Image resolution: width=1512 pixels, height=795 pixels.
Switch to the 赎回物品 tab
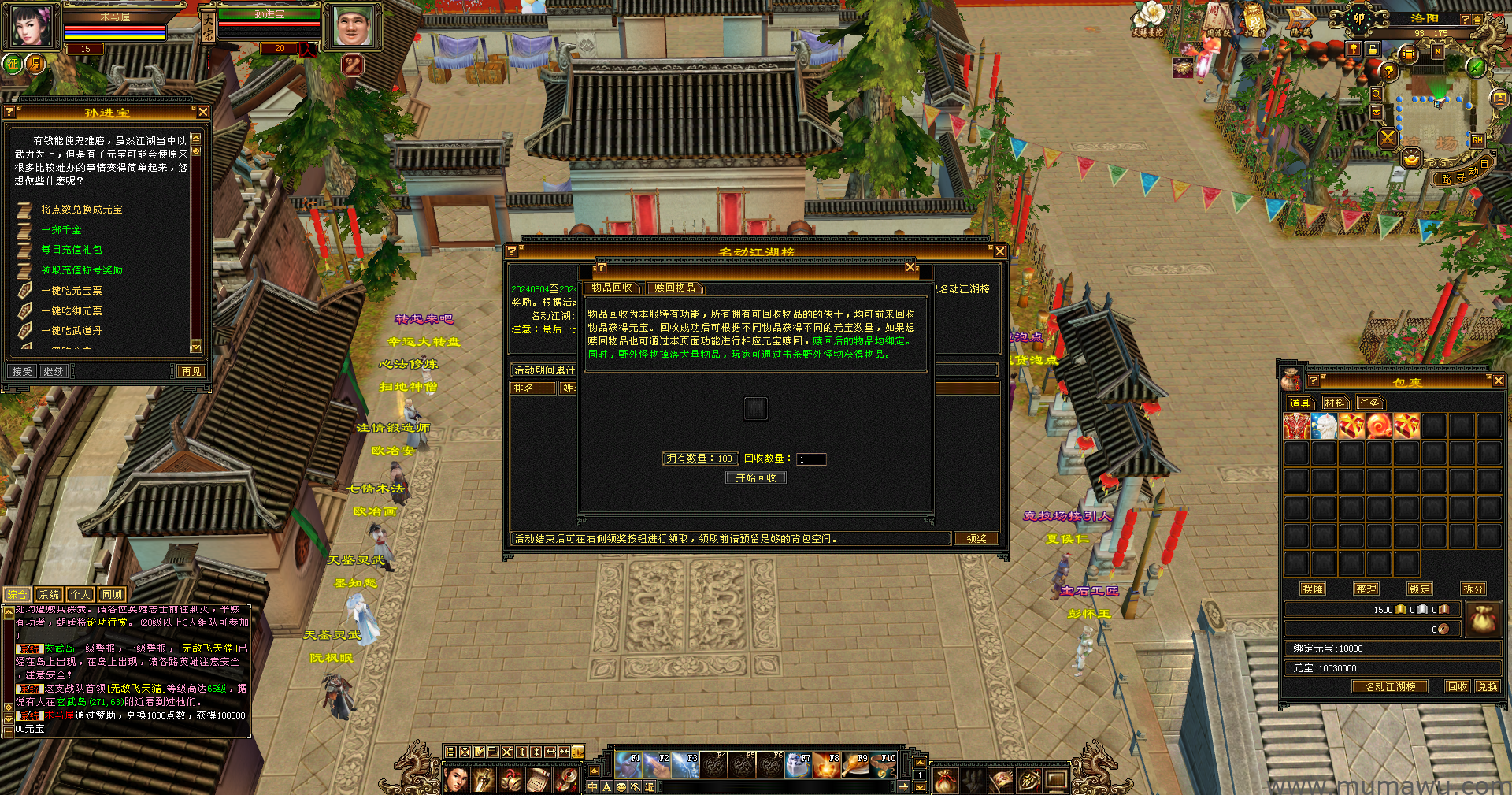pyautogui.click(x=675, y=288)
